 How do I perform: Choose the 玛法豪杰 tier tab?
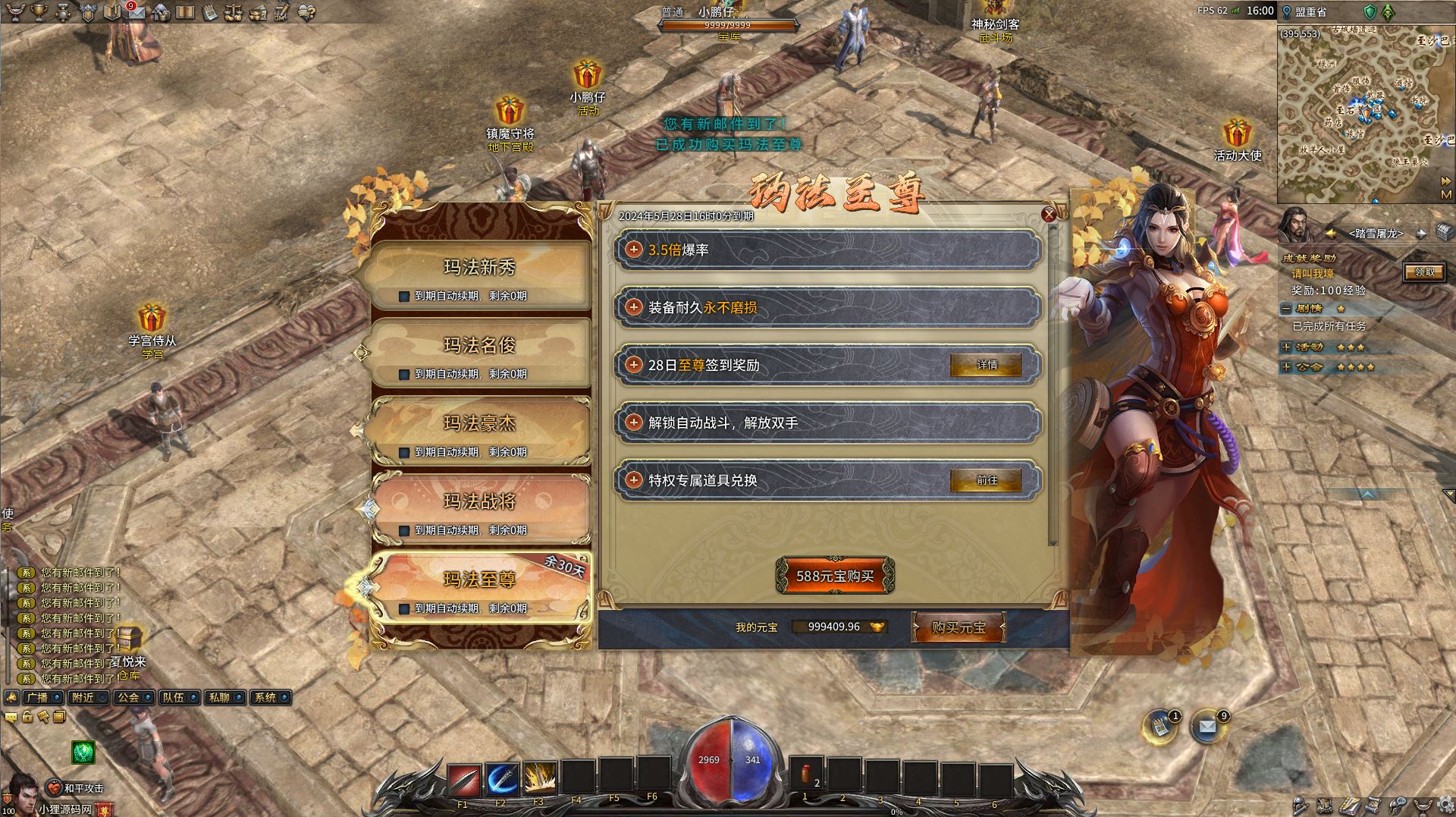479,424
